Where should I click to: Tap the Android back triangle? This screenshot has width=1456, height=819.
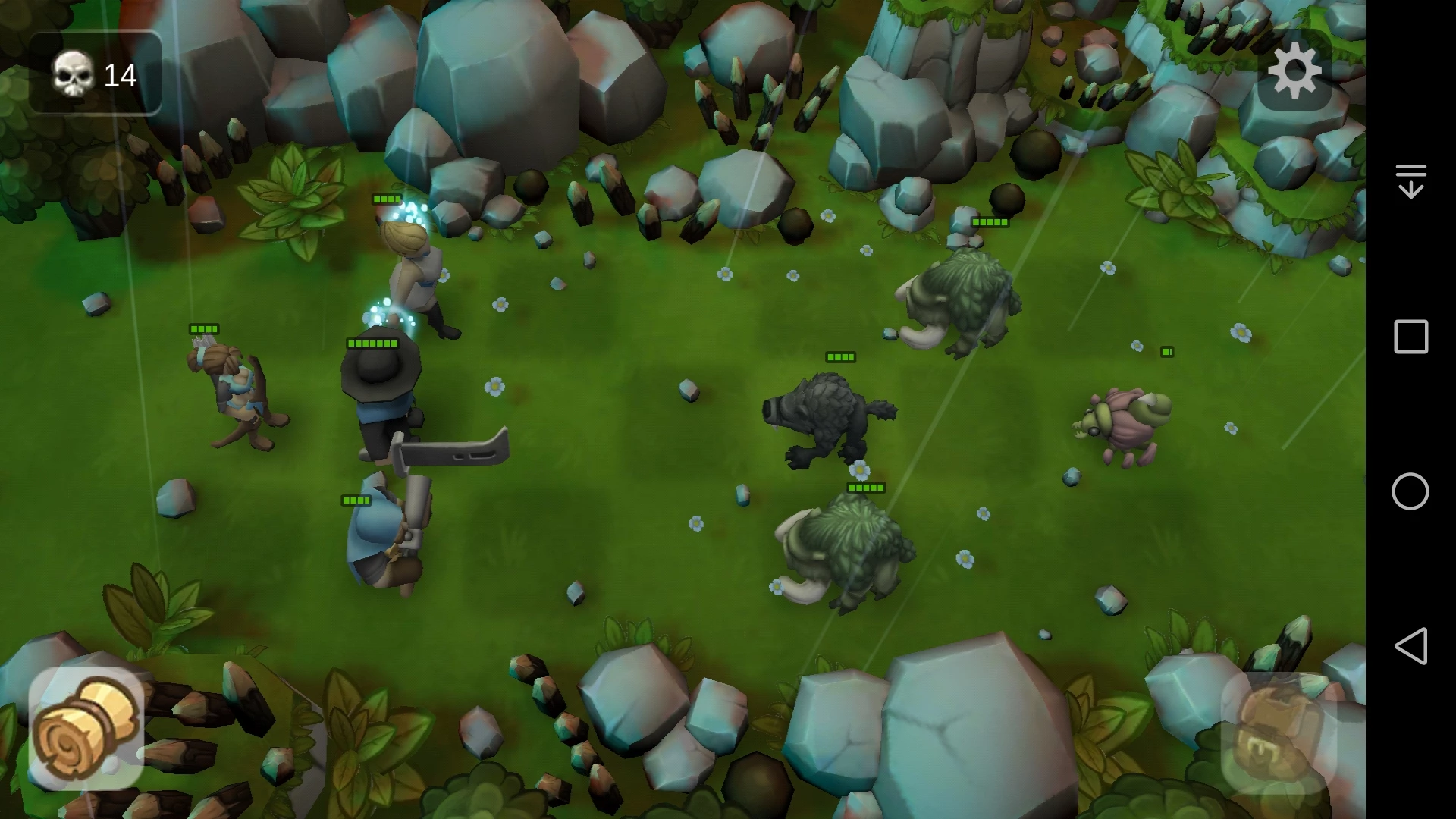click(1410, 646)
